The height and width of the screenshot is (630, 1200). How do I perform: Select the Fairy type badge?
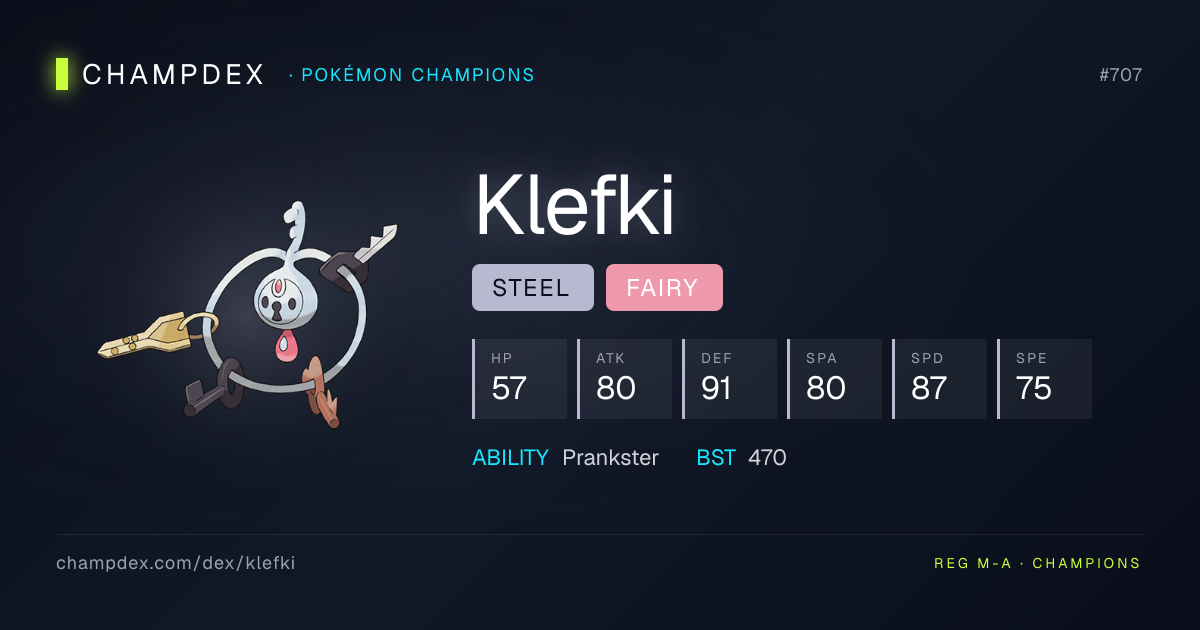pos(664,288)
